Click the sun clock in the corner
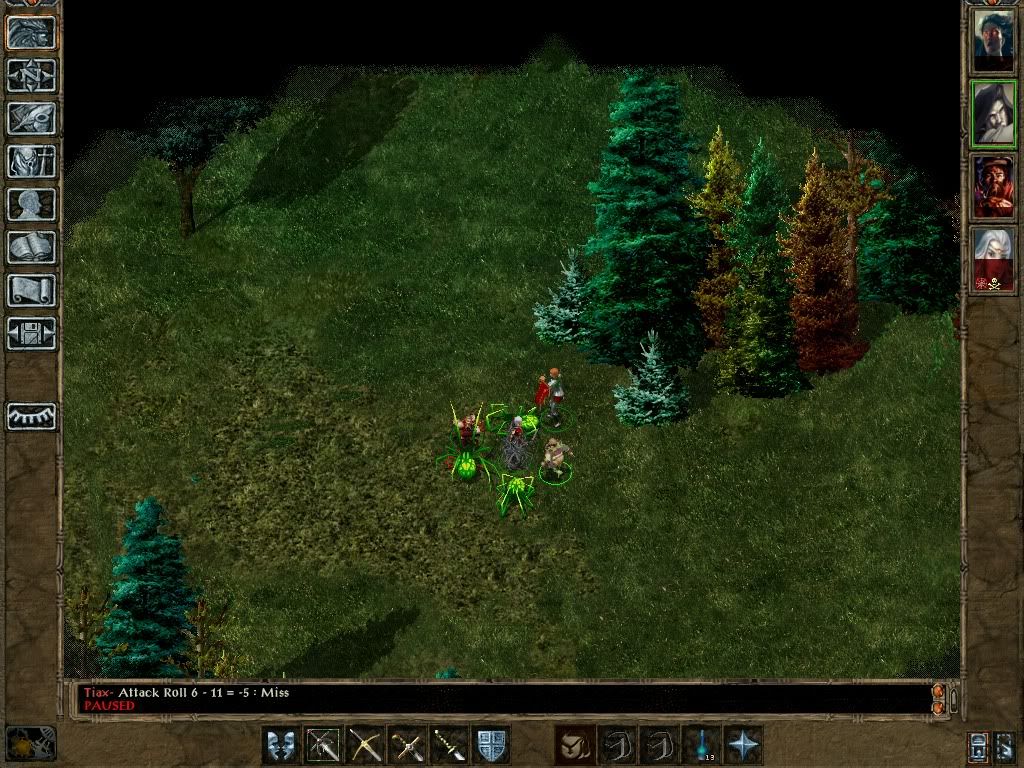This screenshot has height=768, width=1024. pos(30,744)
